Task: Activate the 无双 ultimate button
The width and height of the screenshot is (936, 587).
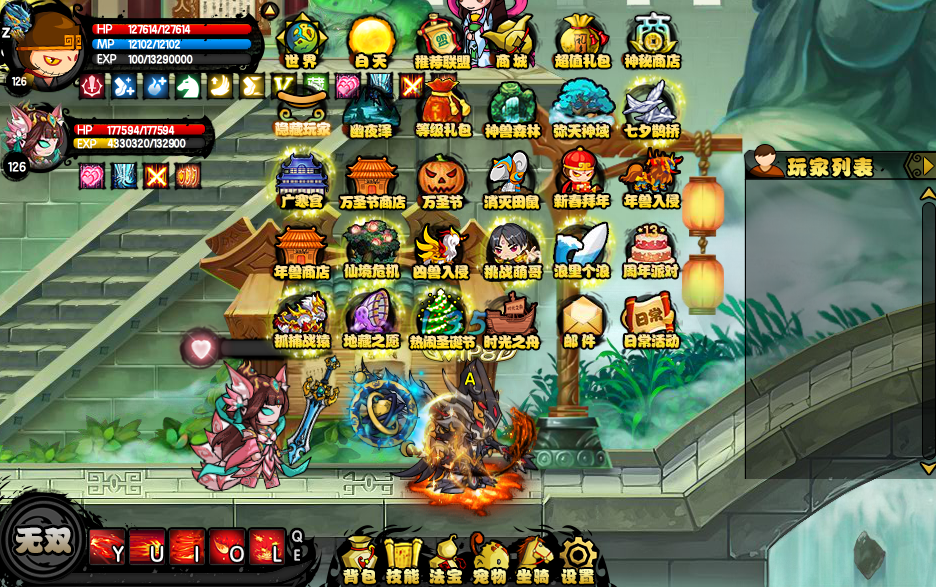Action: 43,541
